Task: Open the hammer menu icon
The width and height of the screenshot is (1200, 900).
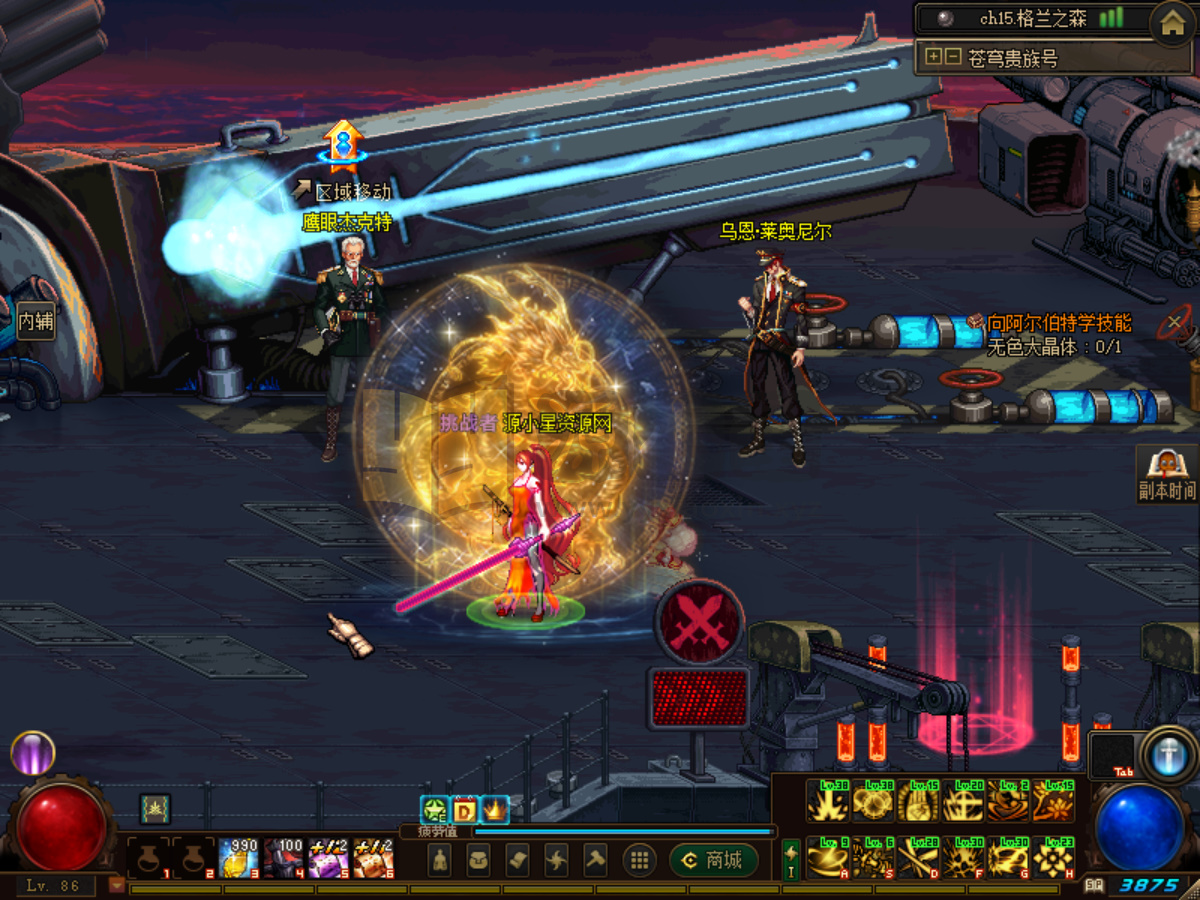Action: tap(595, 860)
